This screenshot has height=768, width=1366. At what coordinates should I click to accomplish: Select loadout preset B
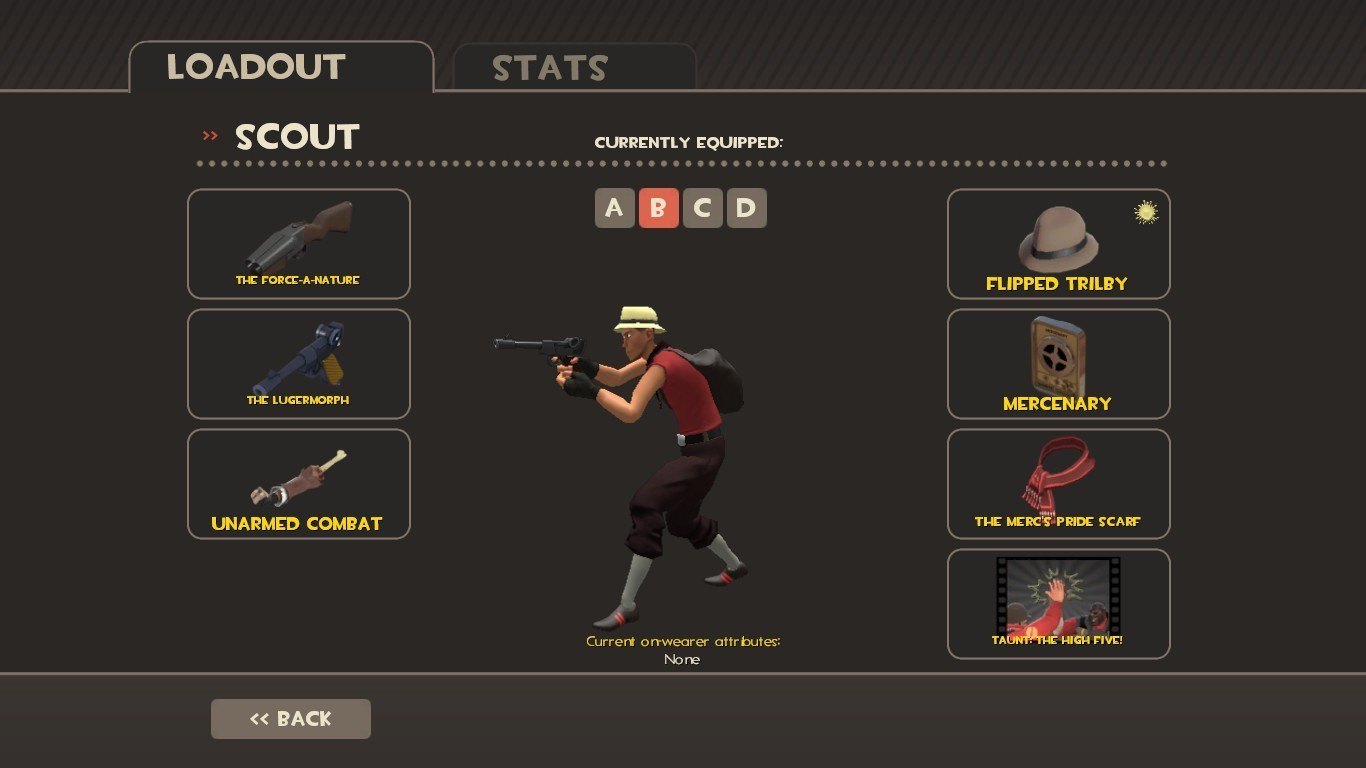point(659,208)
